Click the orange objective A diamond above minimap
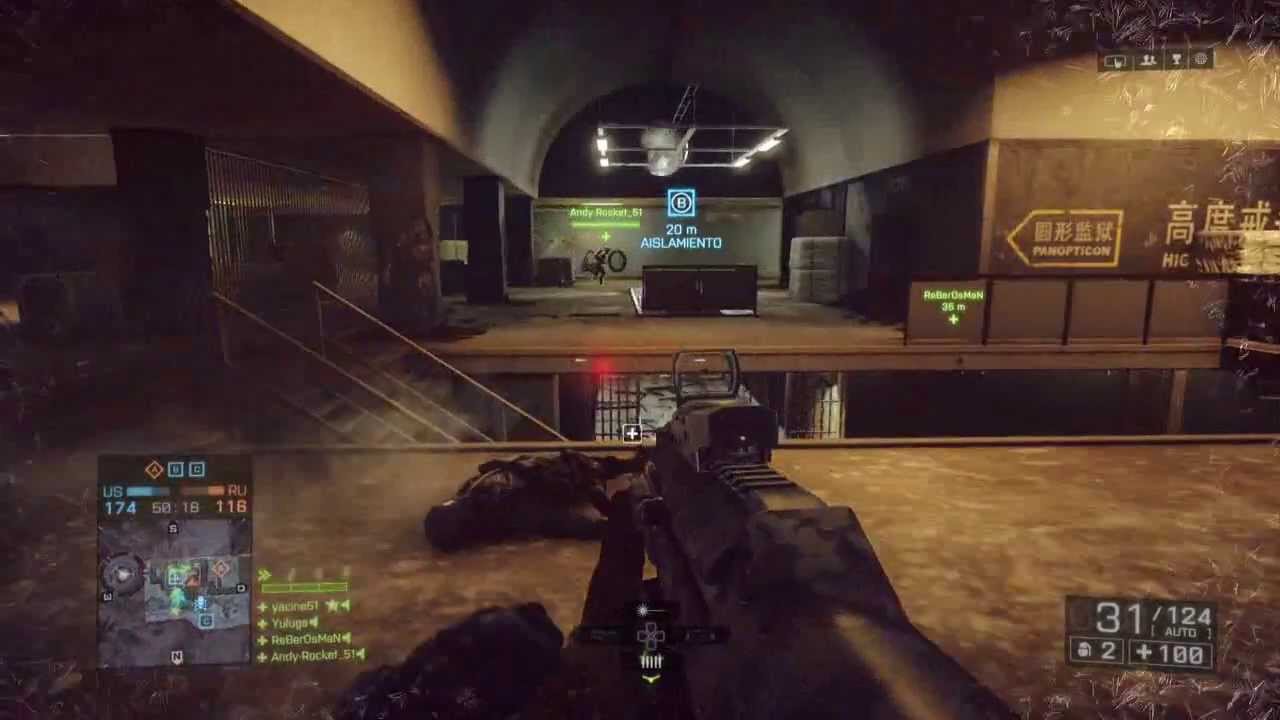Viewport: 1280px width, 720px height. pos(153,469)
